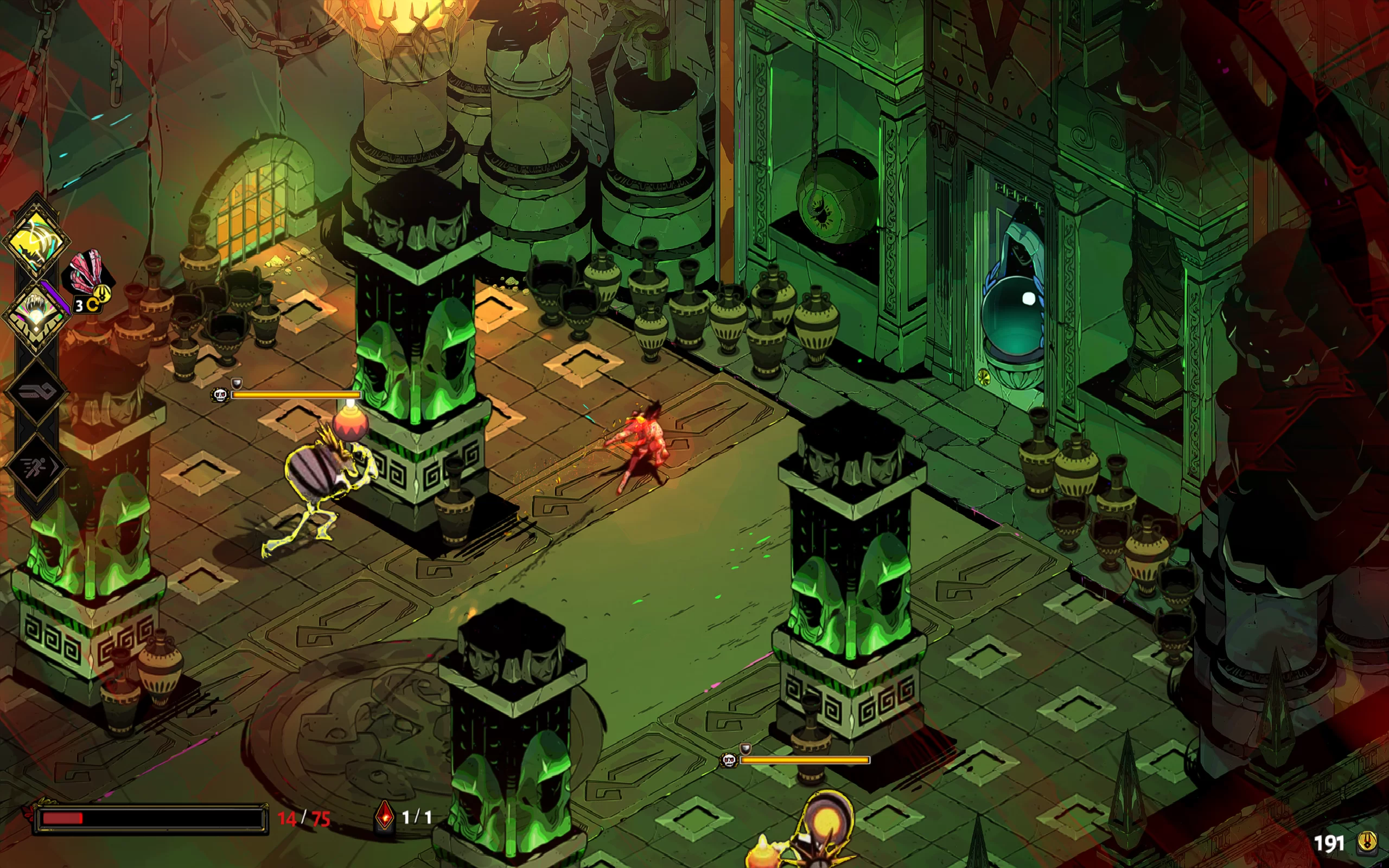Click the glowing orb special boon icon
The image size is (1389, 868).
36,314
